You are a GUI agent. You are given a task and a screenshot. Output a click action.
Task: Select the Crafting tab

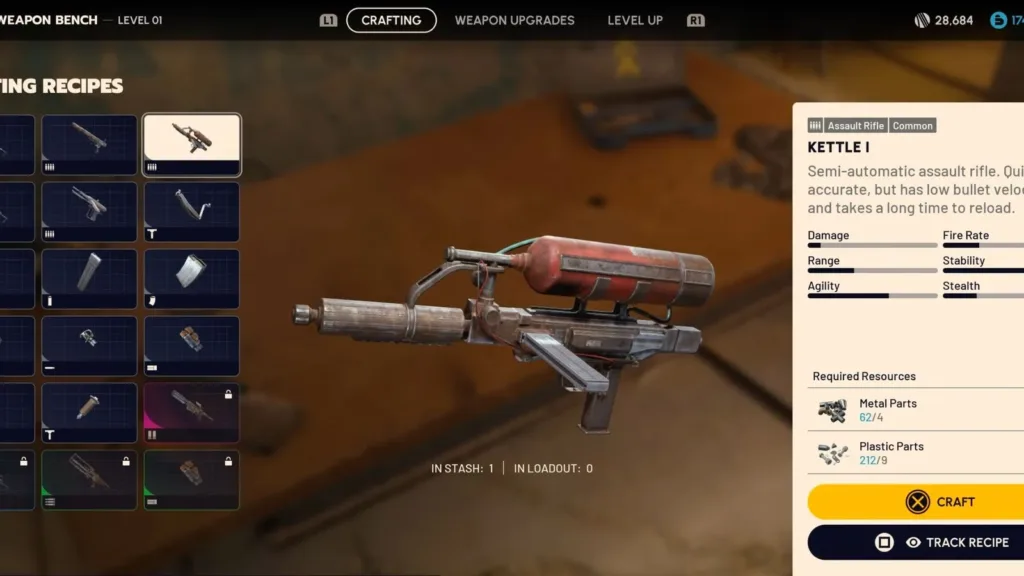click(x=391, y=20)
